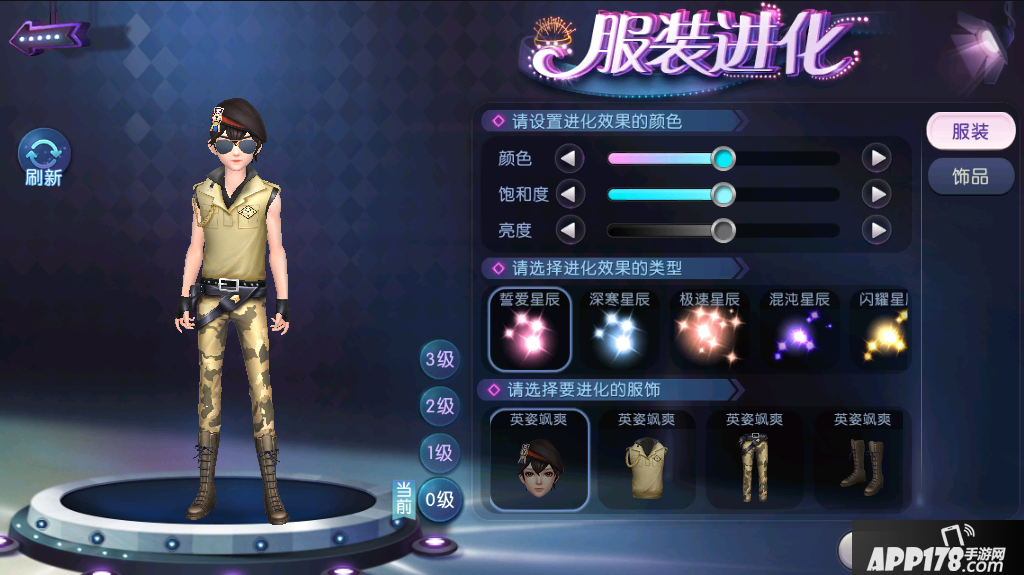Preview evolution level 3级

(440, 360)
